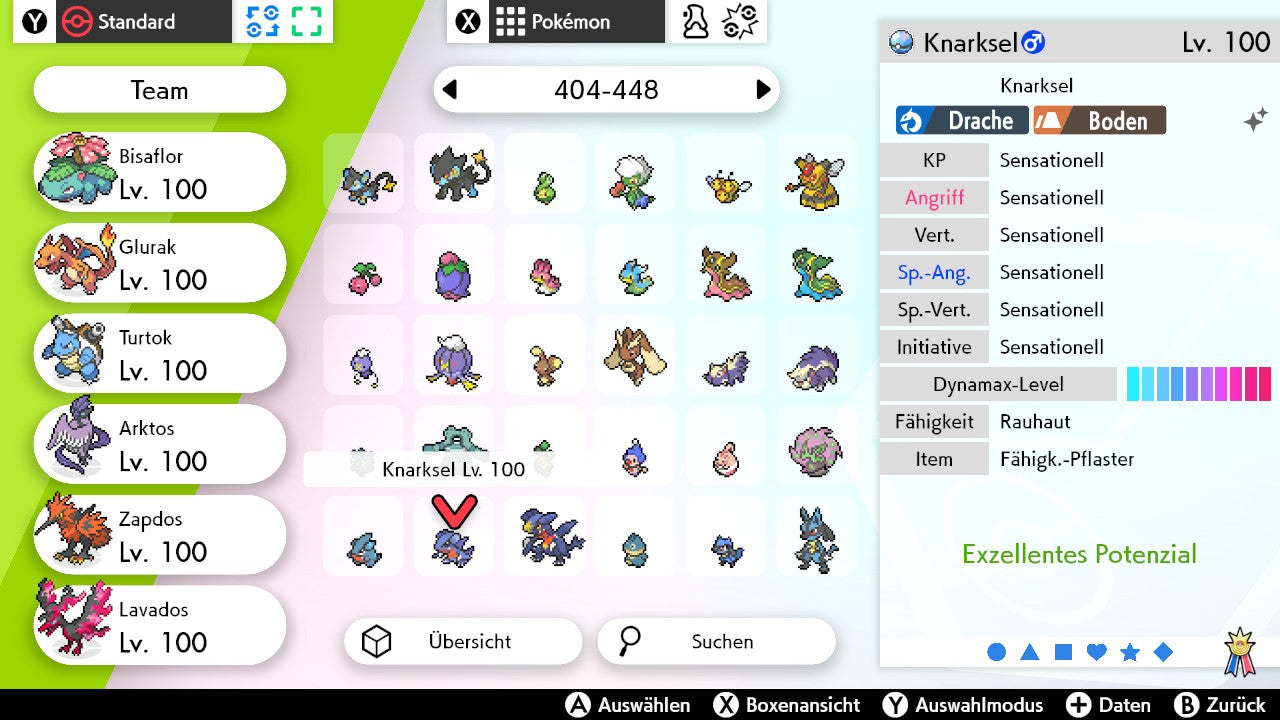Toggle the circle marking for Knarksel
The image size is (1280, 720).
tap(997, 651)
